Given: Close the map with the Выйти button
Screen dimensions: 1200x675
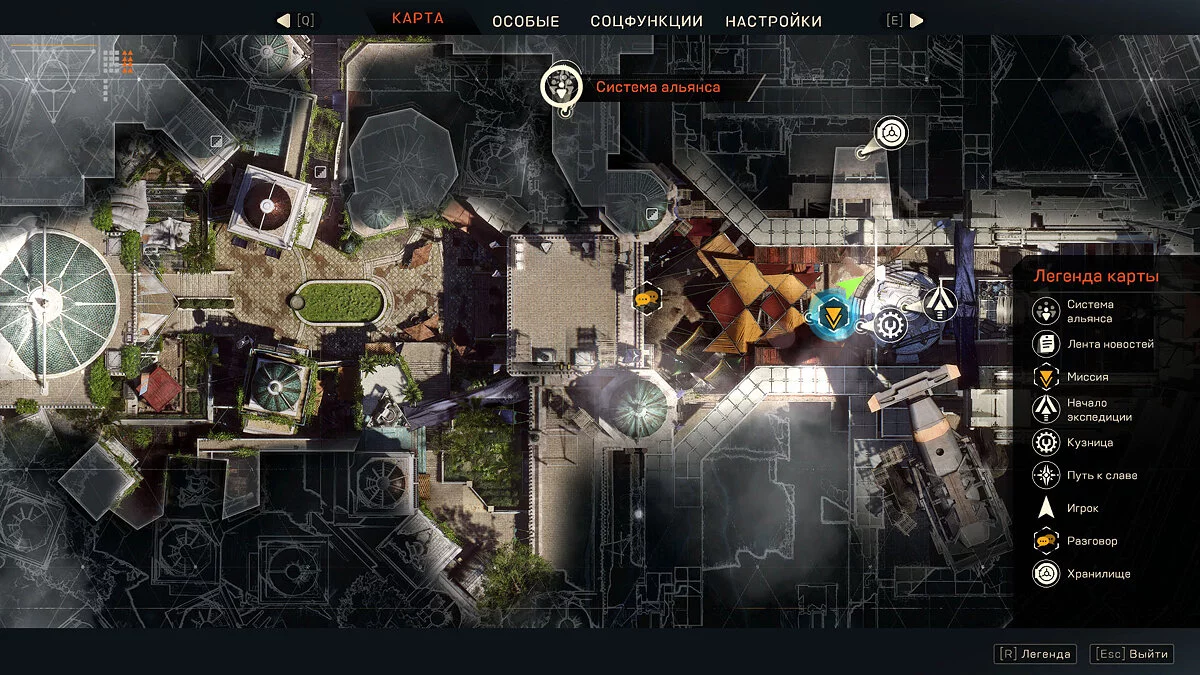Looking at the screenshot, I should [1132, 654].
